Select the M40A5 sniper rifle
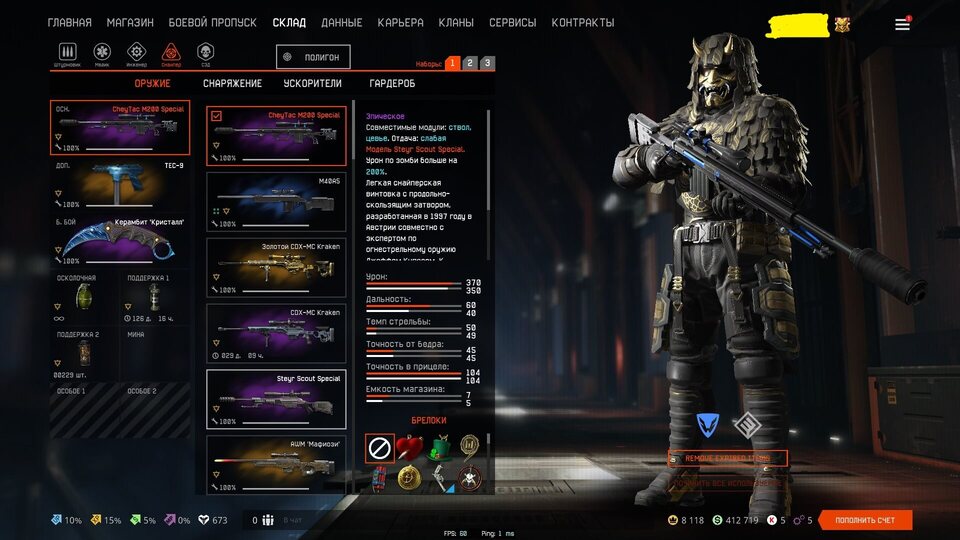The image size is (960, 540). tap(276, 201)
